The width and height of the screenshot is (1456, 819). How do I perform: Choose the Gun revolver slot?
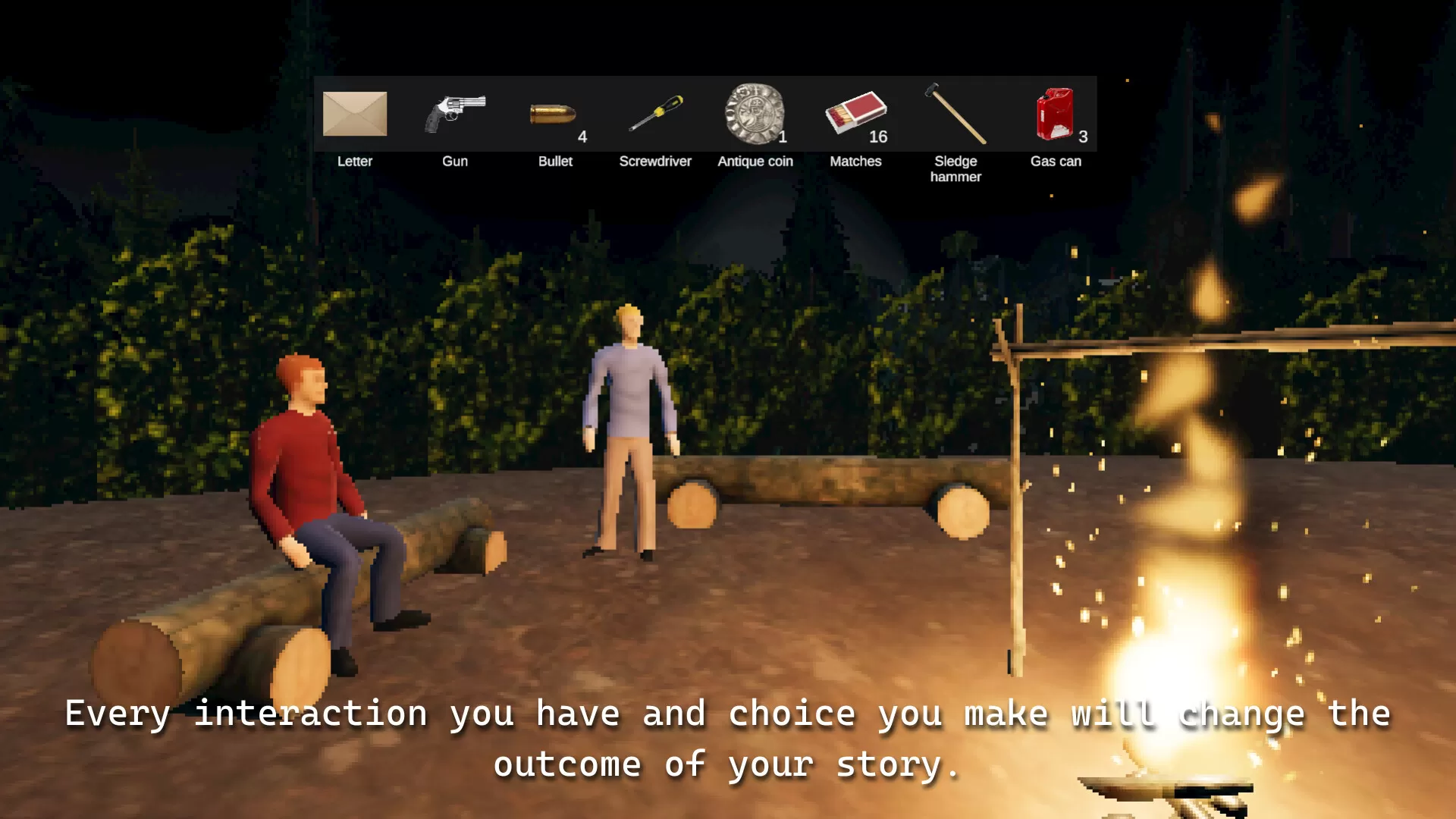click(x=455, y=115)
